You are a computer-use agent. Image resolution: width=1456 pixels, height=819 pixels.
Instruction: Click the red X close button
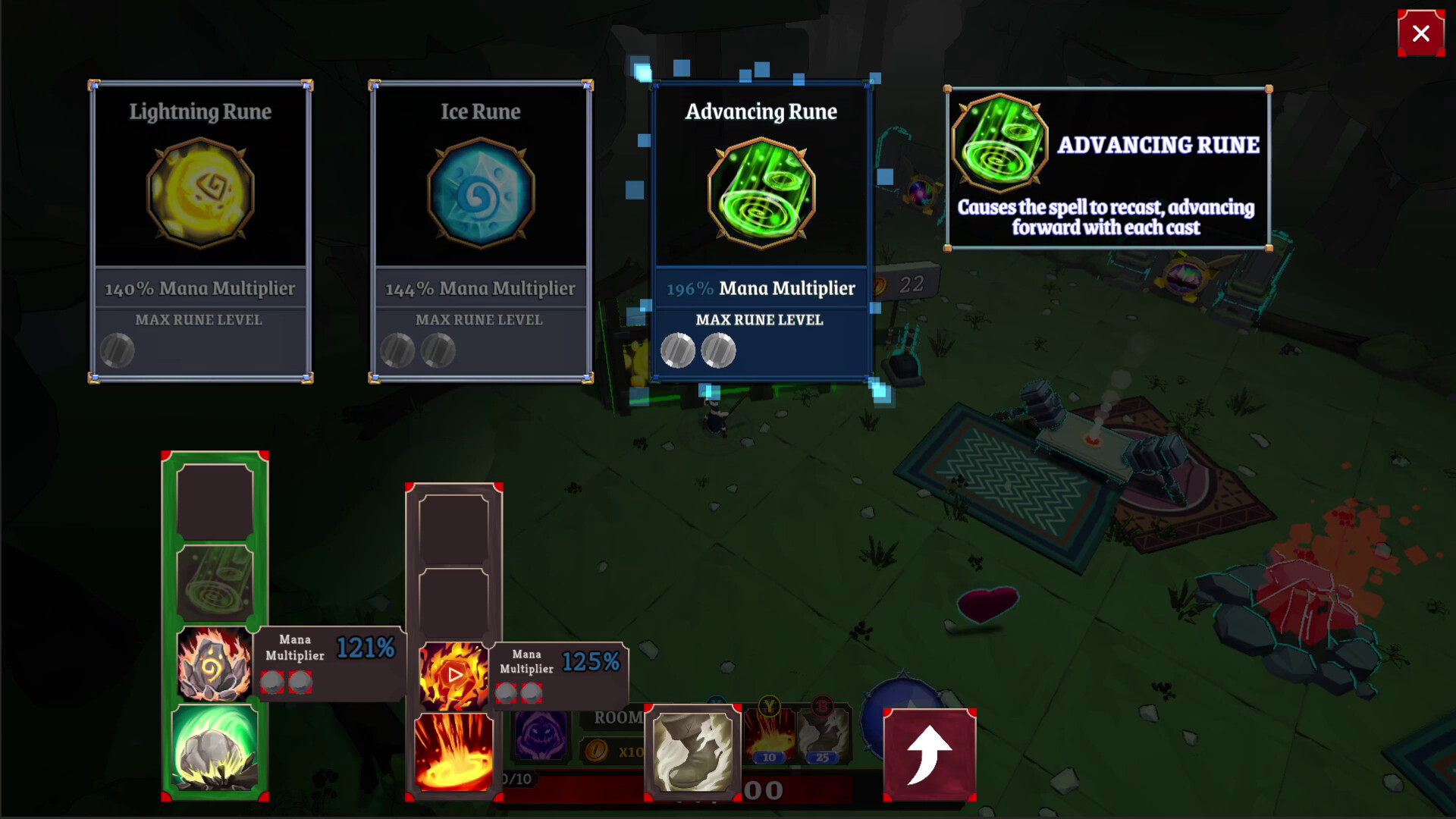[1420, 33]
